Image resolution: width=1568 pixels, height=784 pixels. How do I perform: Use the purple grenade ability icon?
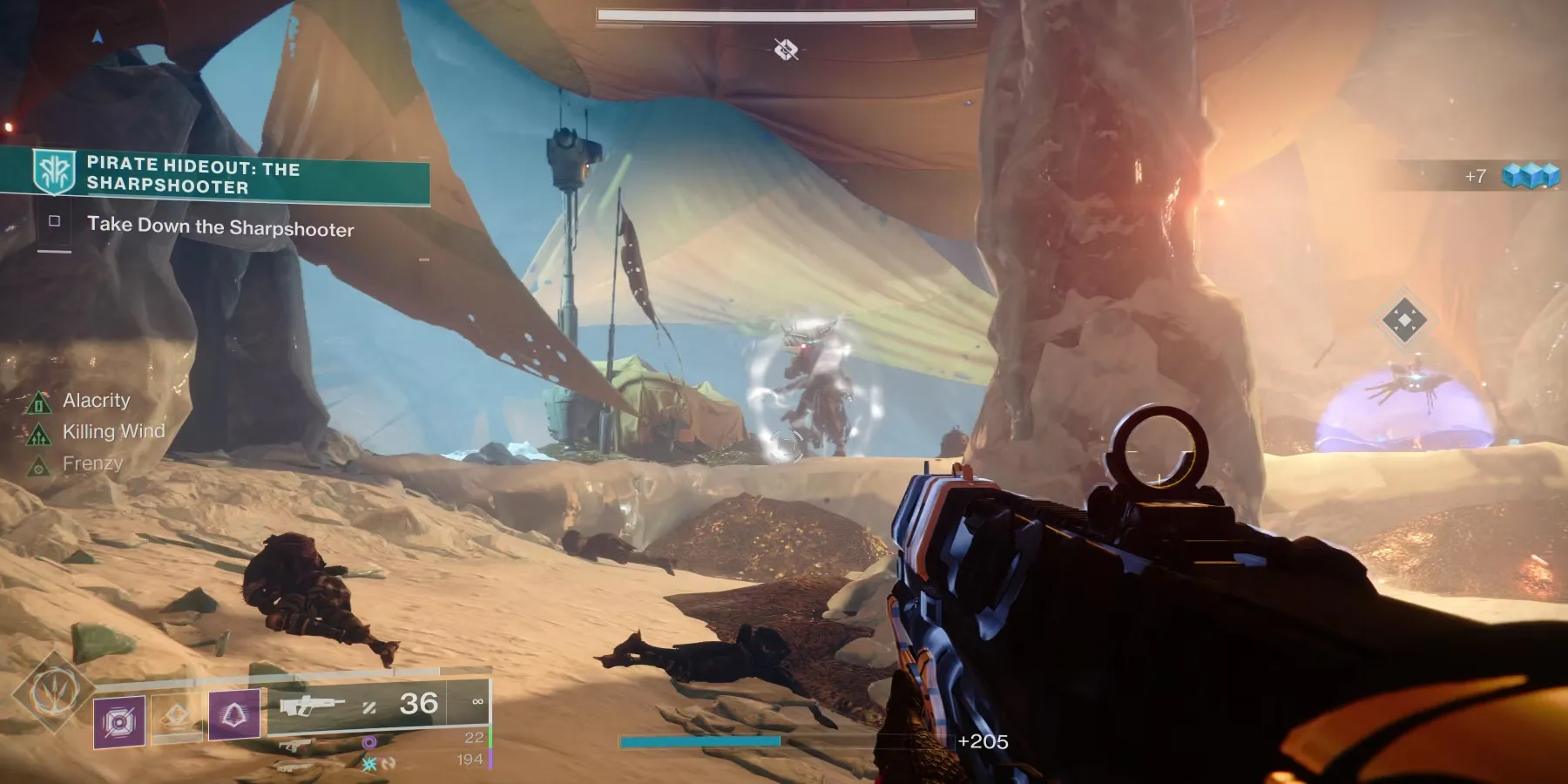(119, 720)
